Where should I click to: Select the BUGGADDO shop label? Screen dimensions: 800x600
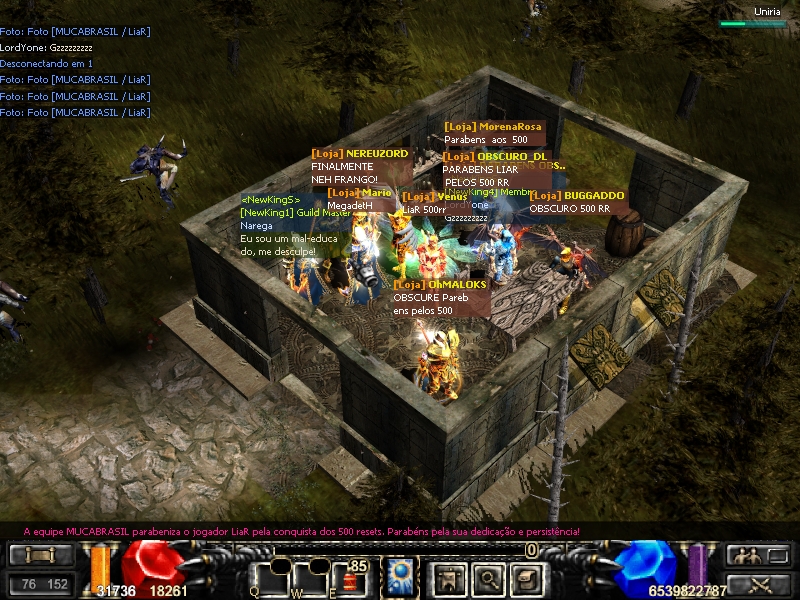click(577, 196)
